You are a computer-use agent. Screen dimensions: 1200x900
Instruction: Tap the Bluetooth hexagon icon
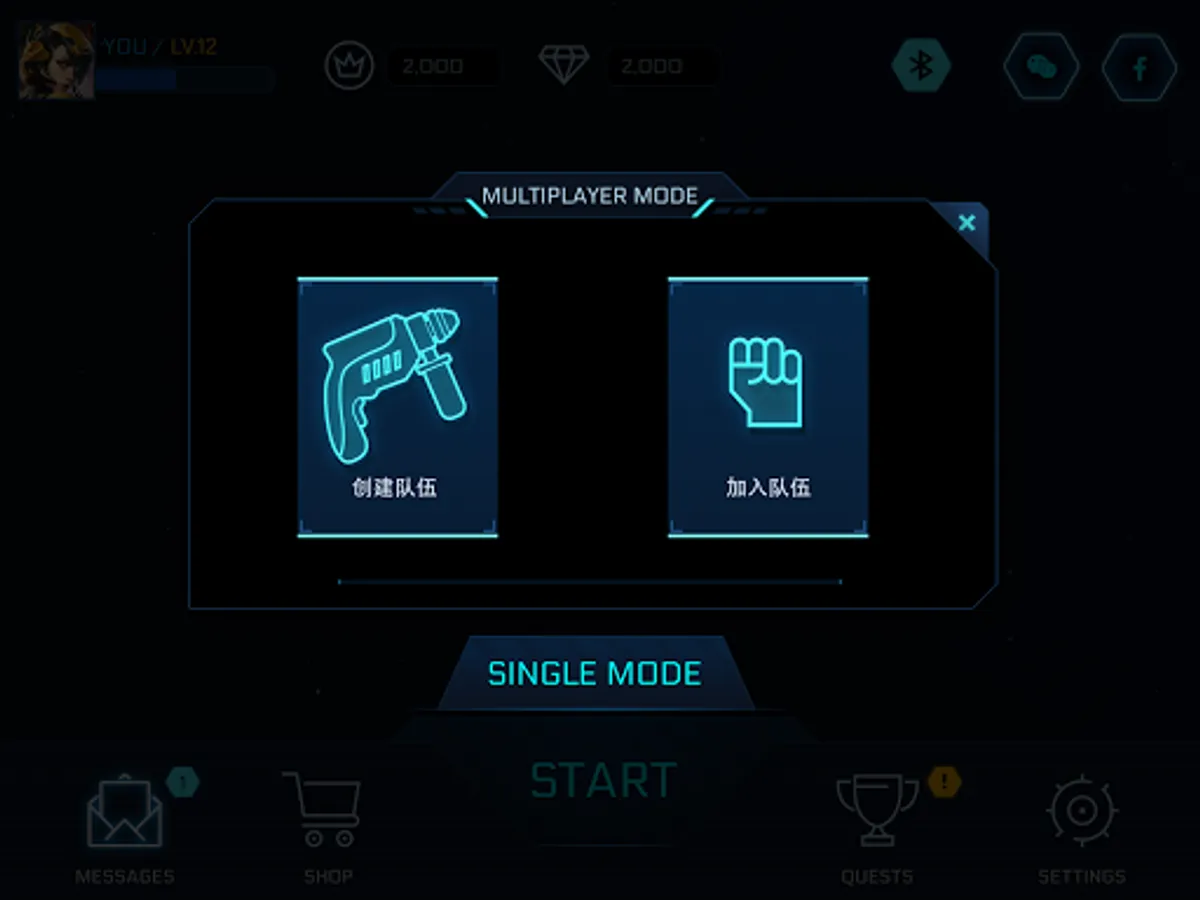[921, 66]
